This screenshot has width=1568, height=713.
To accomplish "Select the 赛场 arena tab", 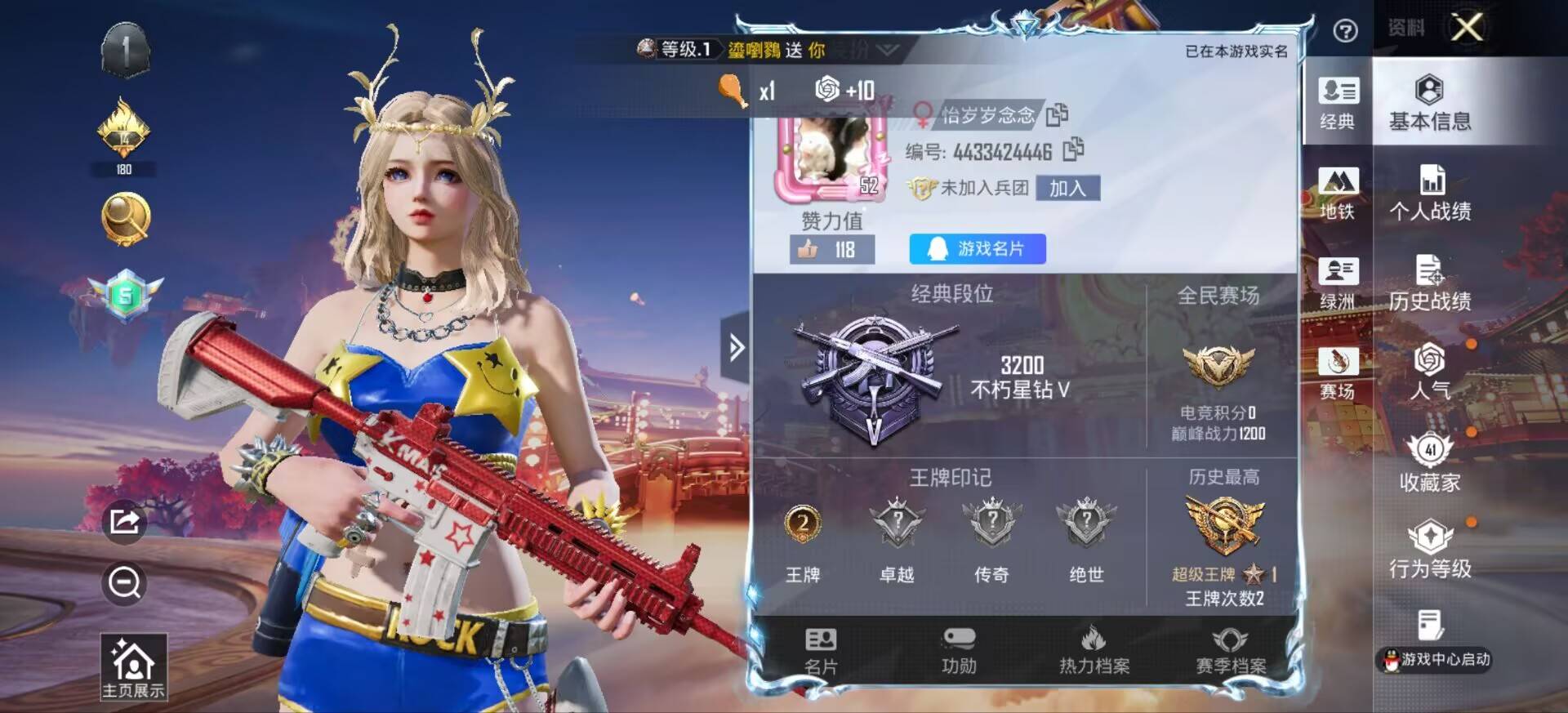I will coord(1337,373).
